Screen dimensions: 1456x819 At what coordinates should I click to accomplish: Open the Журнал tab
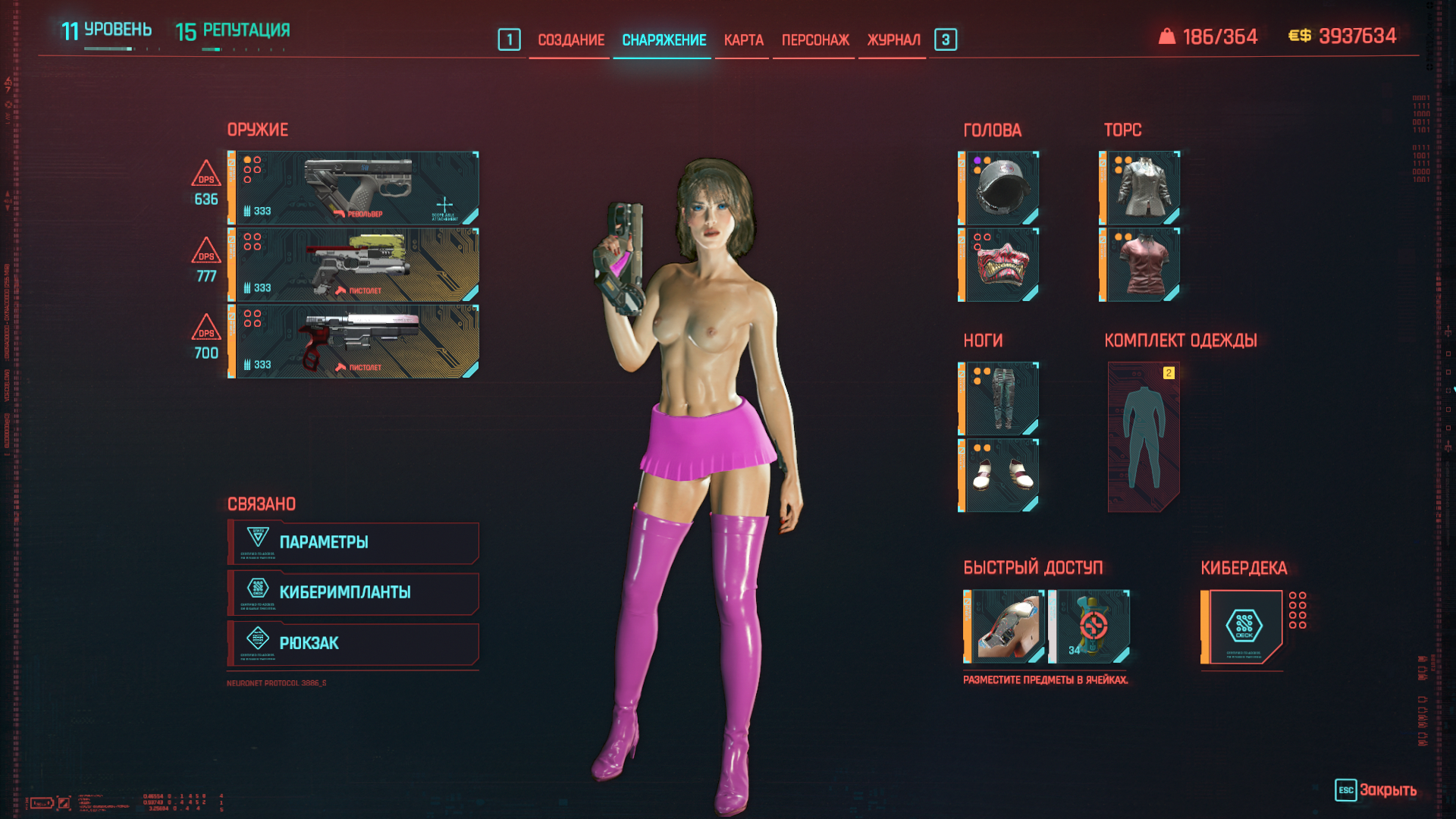[893, 40]
